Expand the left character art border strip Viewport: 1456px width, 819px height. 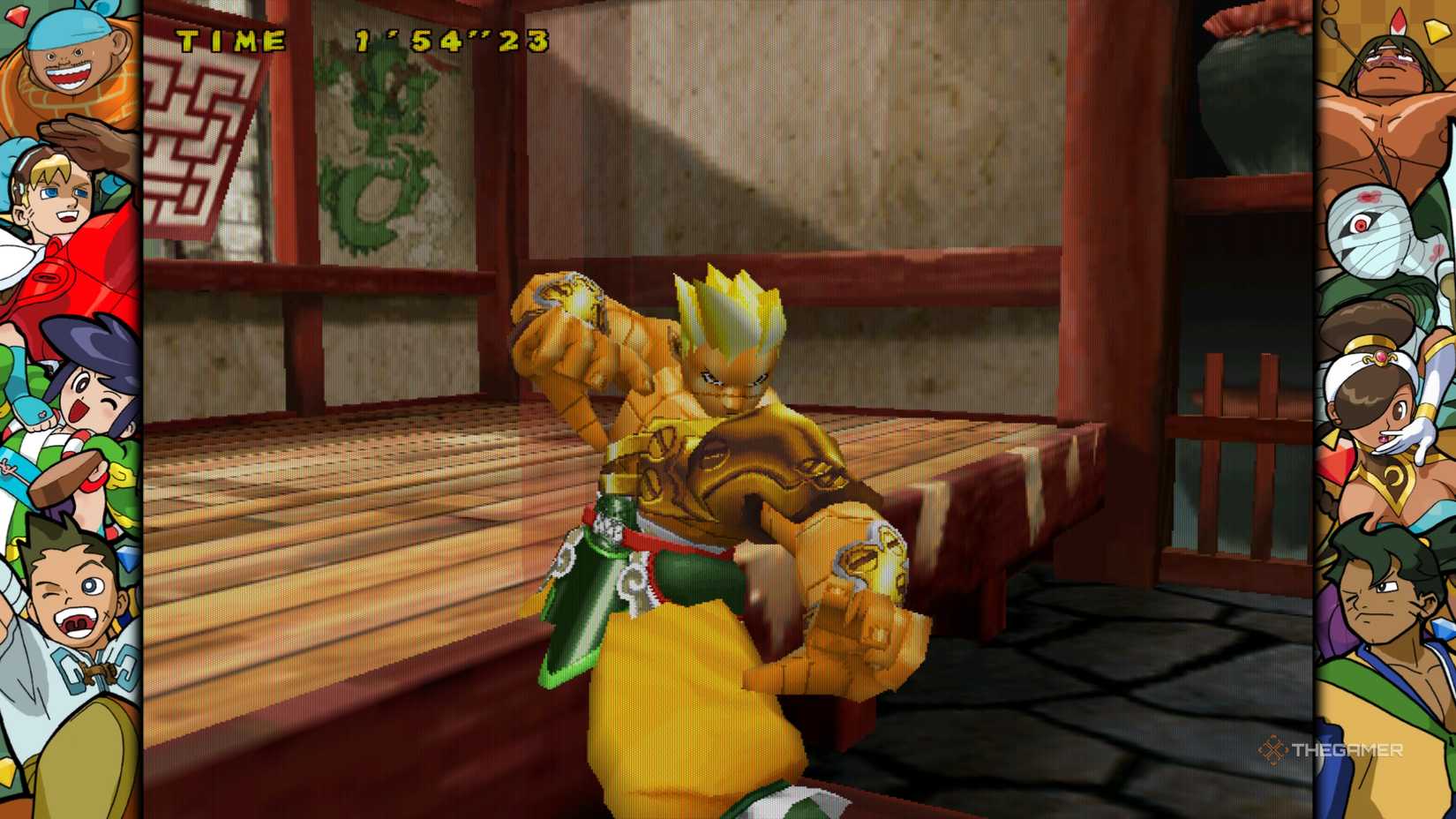[66, 409]
